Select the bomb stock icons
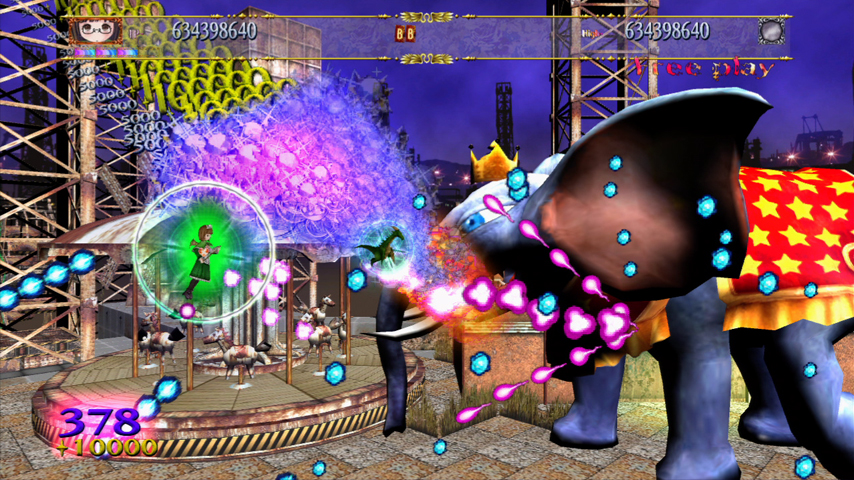Image resolution: width=854 pixels, height=480 pixels. (x=405, y=33)
